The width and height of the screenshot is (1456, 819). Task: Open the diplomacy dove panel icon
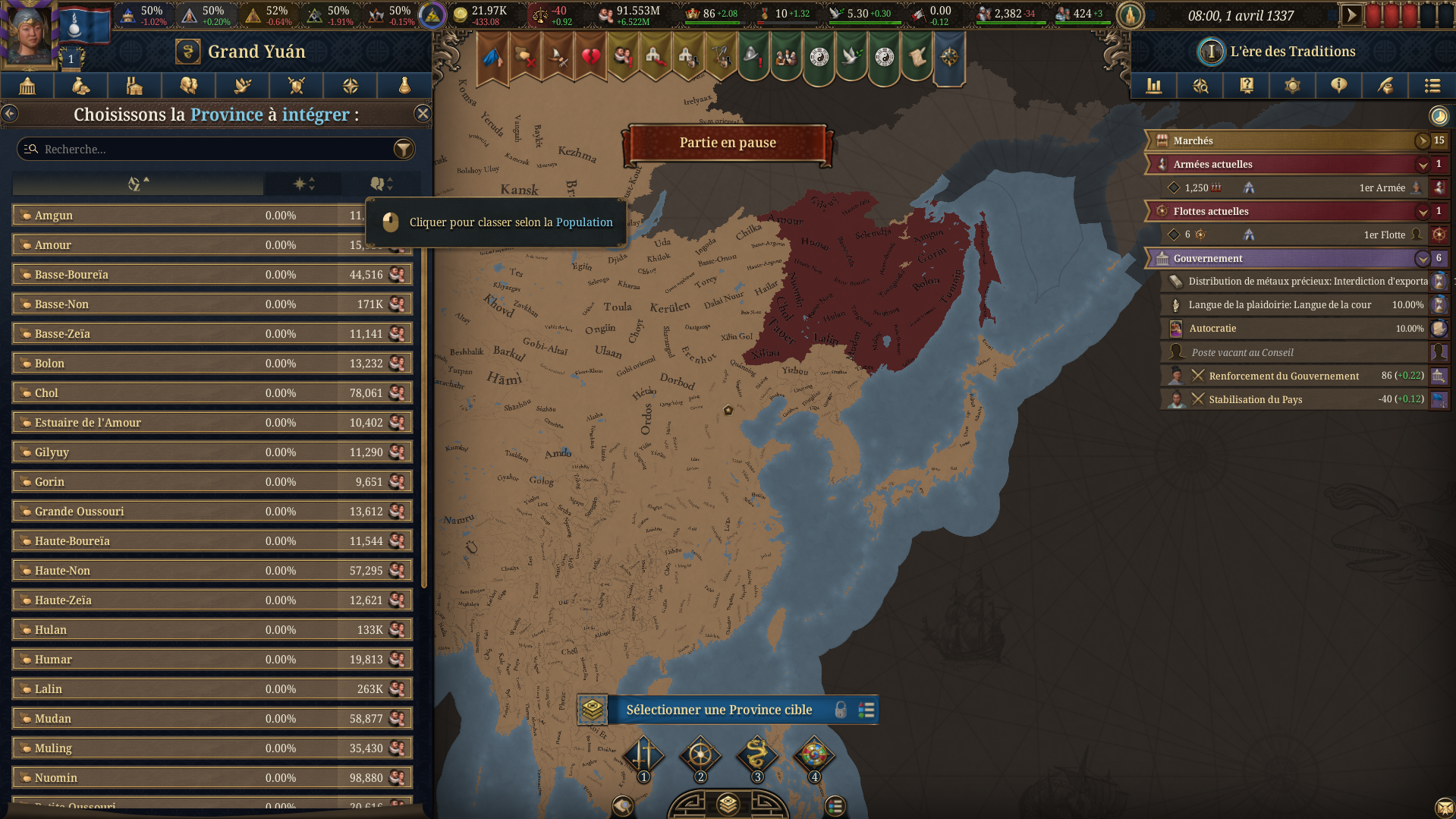tap(242, 86)
